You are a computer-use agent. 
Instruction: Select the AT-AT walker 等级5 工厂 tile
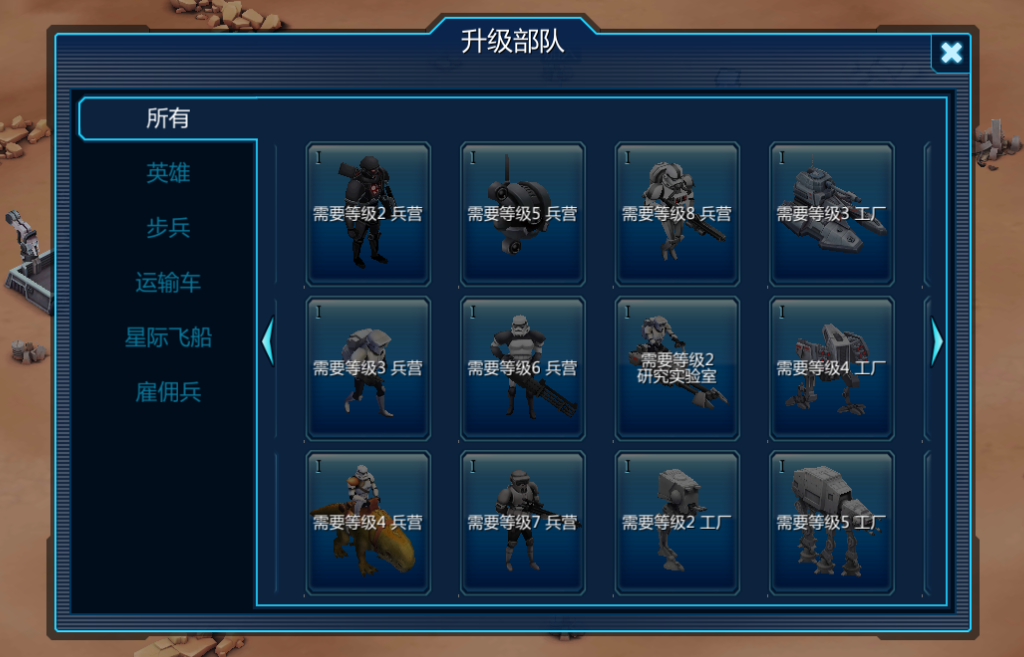pos(831,522)
